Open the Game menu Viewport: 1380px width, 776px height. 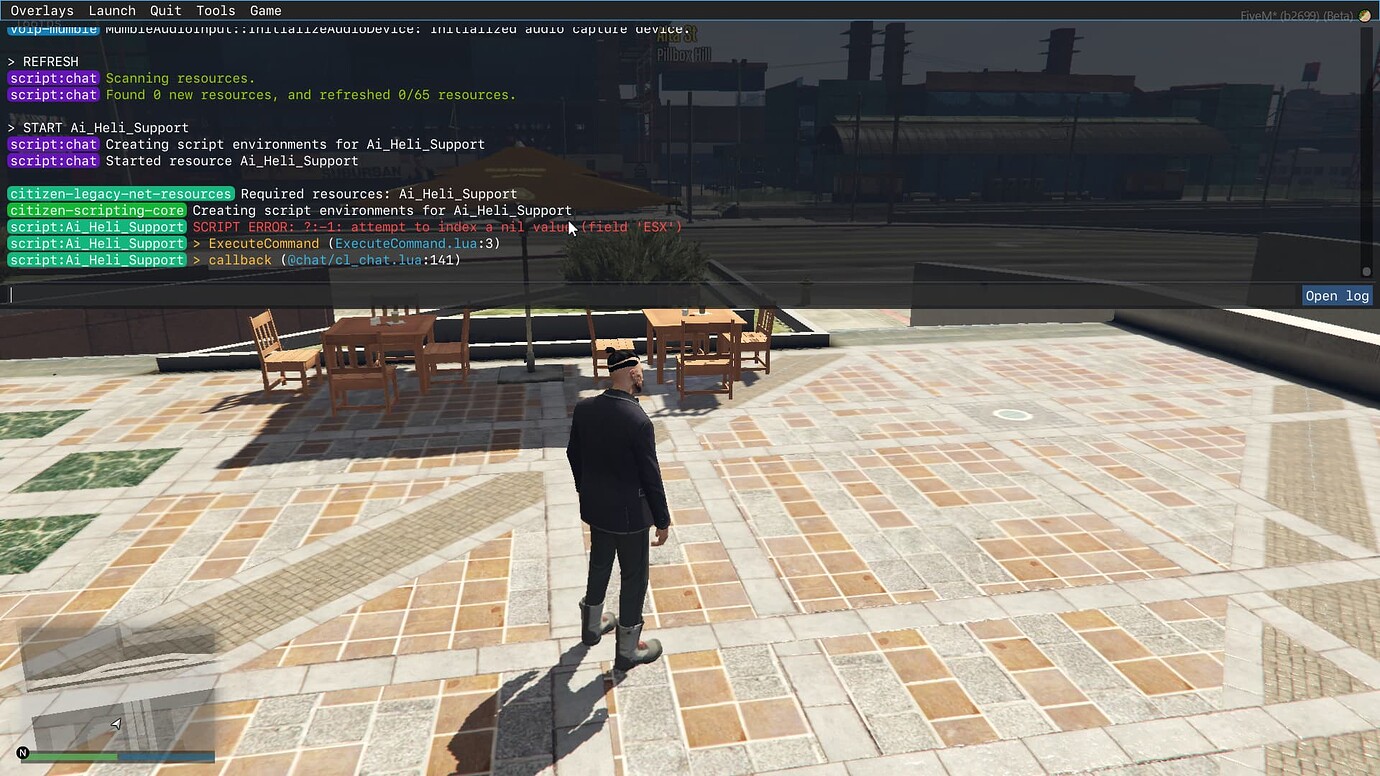click(265, 10)
